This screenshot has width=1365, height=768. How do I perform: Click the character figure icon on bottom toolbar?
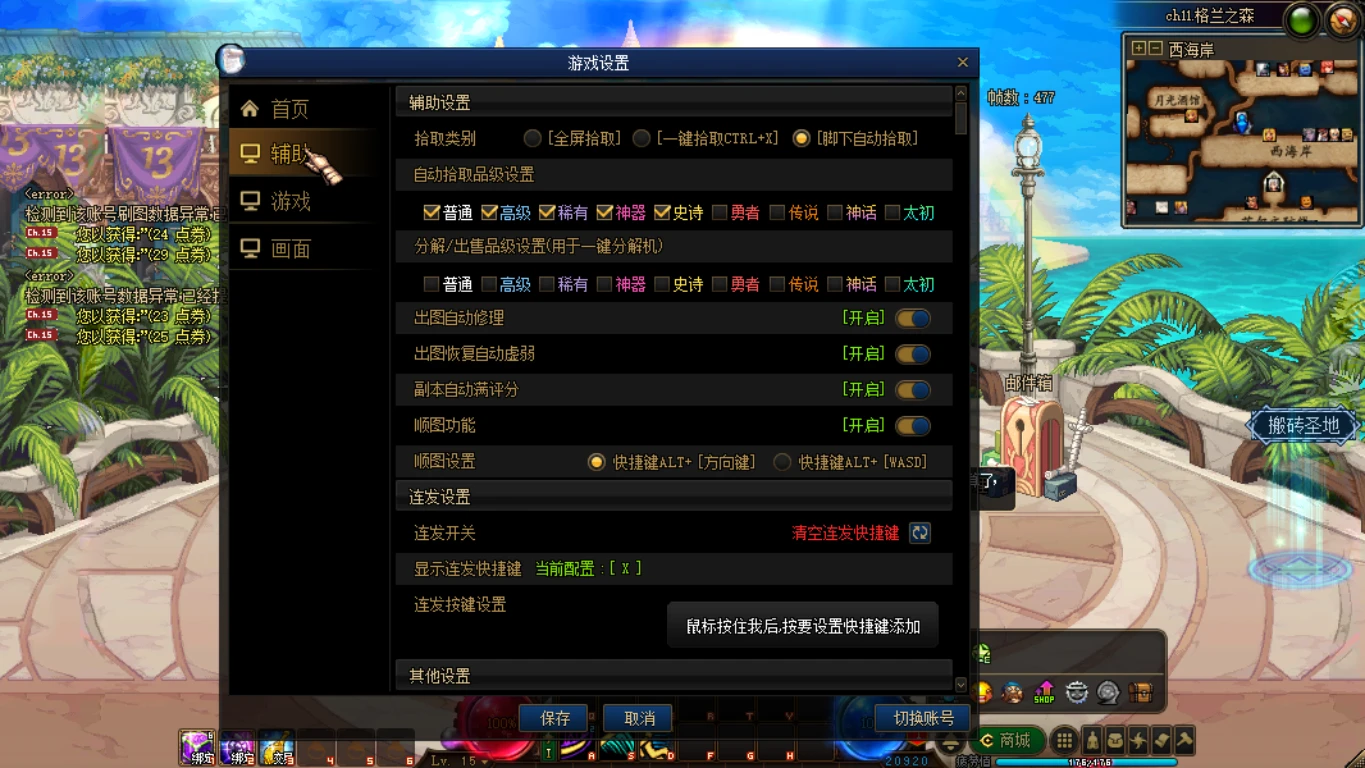[x=1094, y=740]
